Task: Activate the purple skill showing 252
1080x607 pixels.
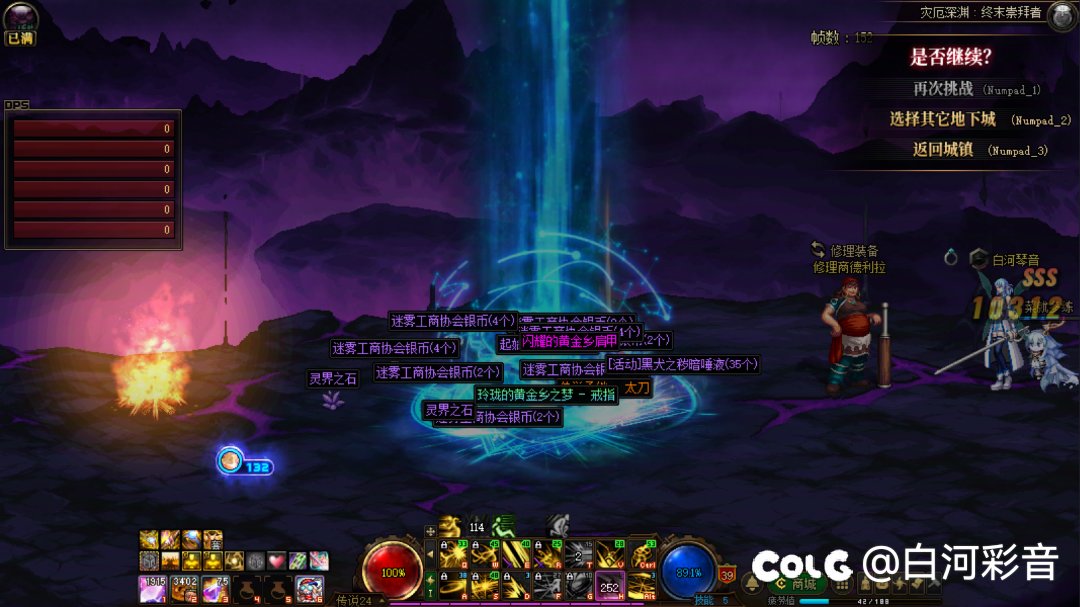Action: pyautogui.click(x=609, y=585)
